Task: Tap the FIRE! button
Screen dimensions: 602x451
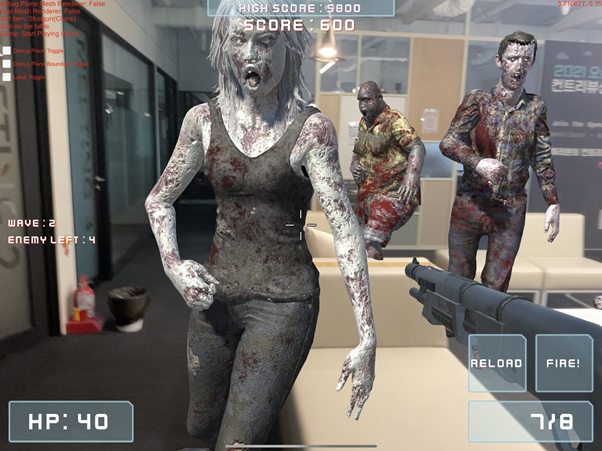Action: (x=564, y=363)
